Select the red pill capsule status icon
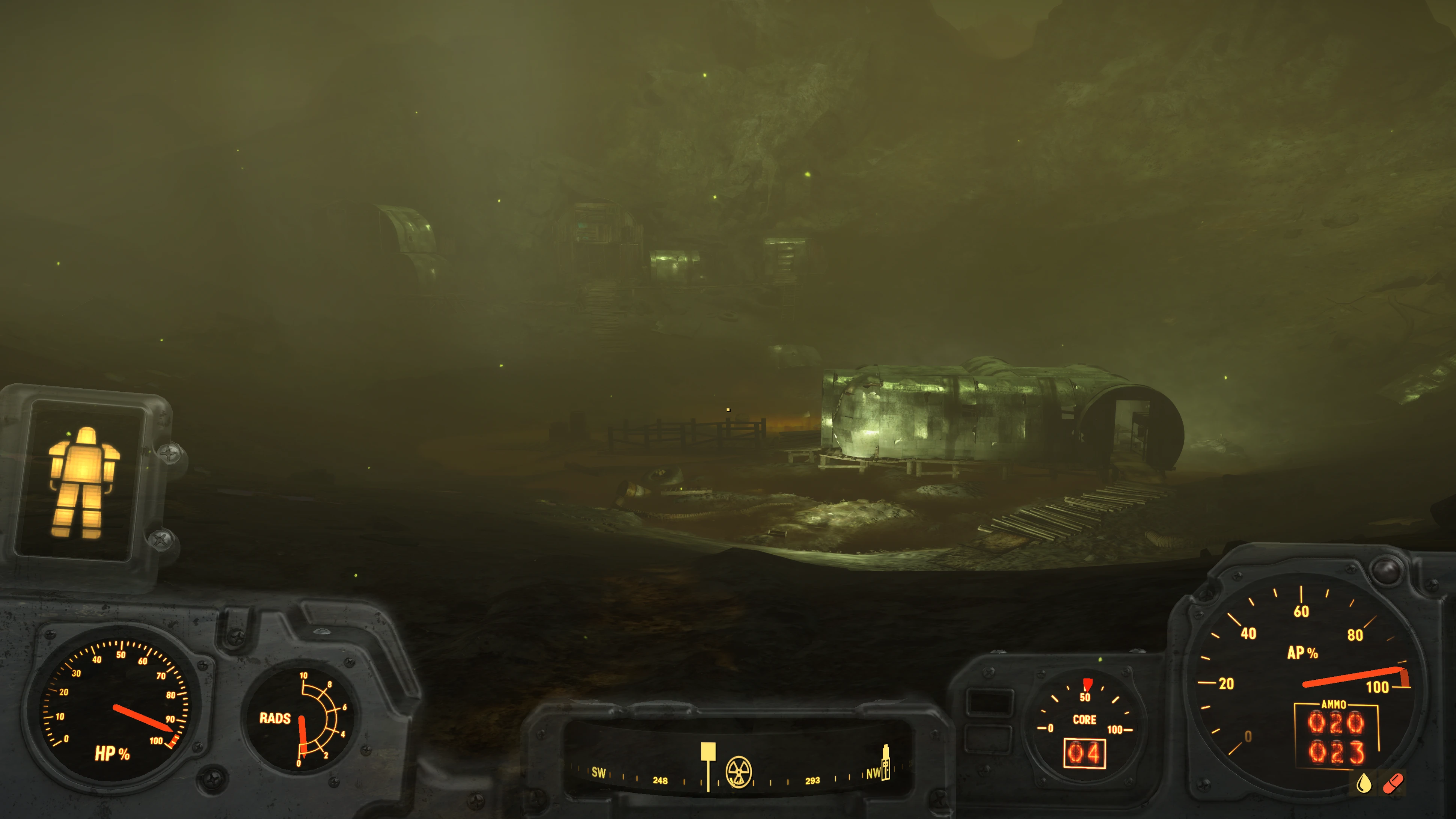The height and width of the screenshot is (819, 1456). 1392,783
